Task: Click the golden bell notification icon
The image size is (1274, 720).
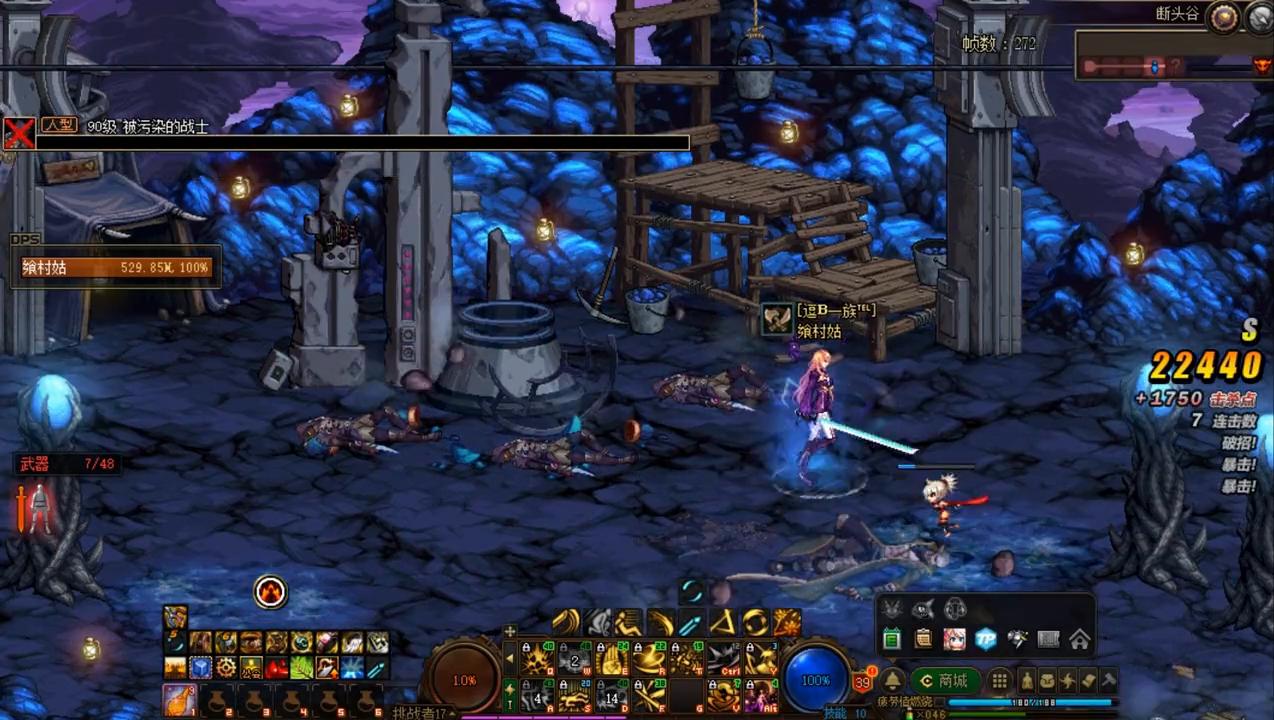Action: [893, 681]
